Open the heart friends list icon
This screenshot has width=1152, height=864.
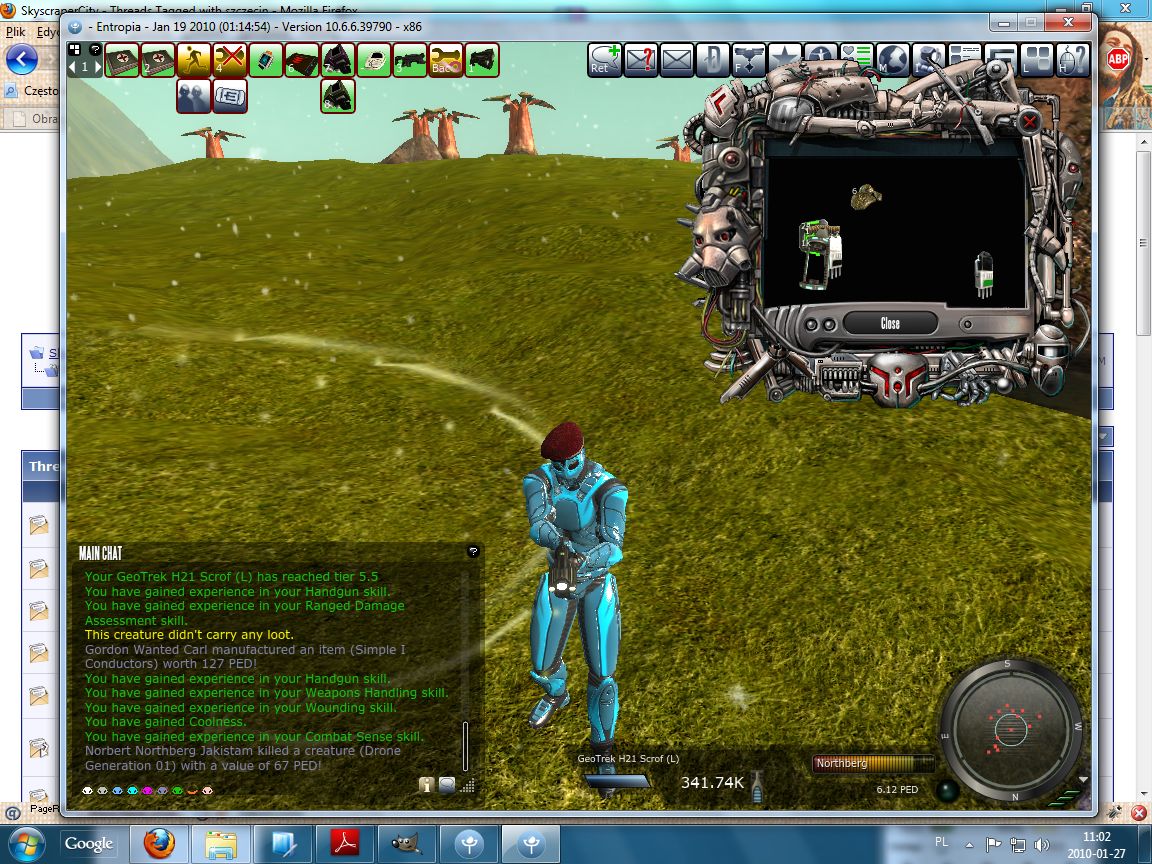pos(857,60)
